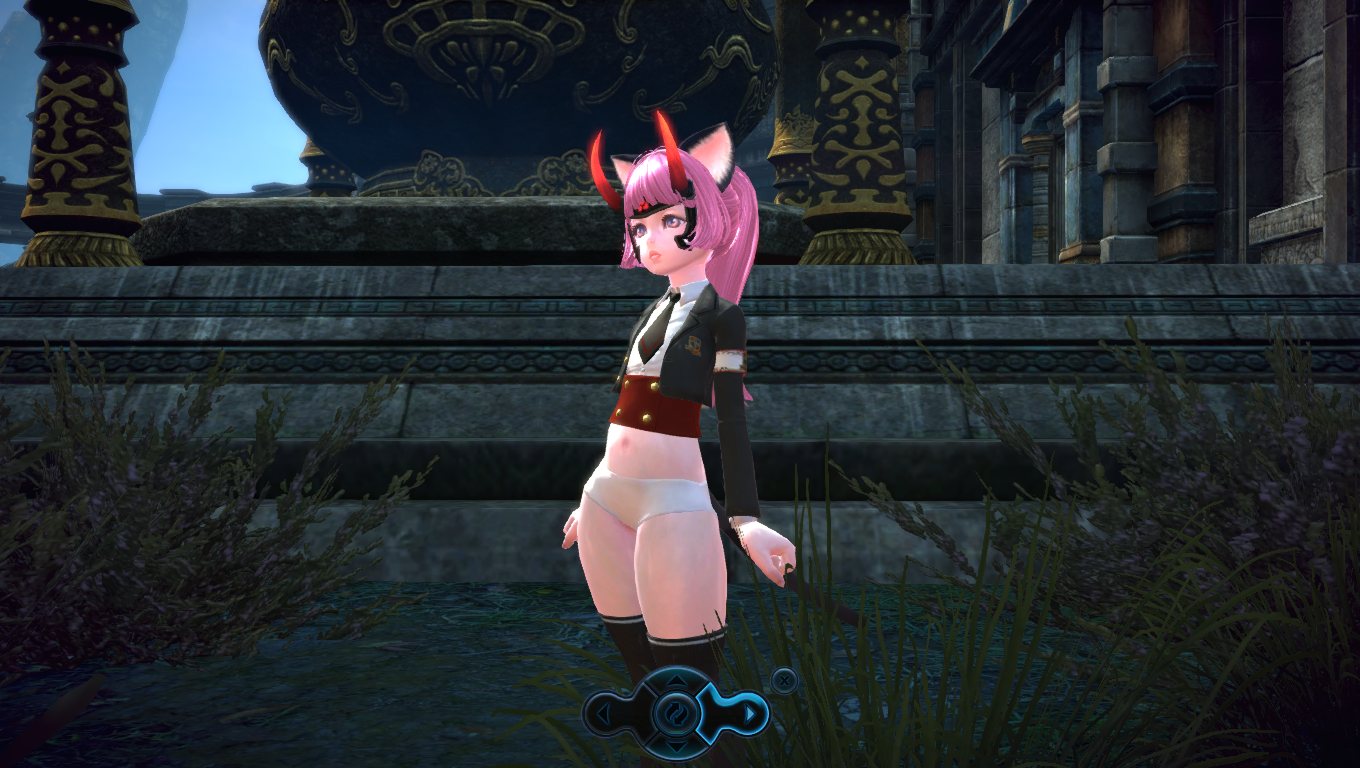Screen dimensions: 1360x768
Task: Tilt the view with the up arrow
Action: click(676, 682)
